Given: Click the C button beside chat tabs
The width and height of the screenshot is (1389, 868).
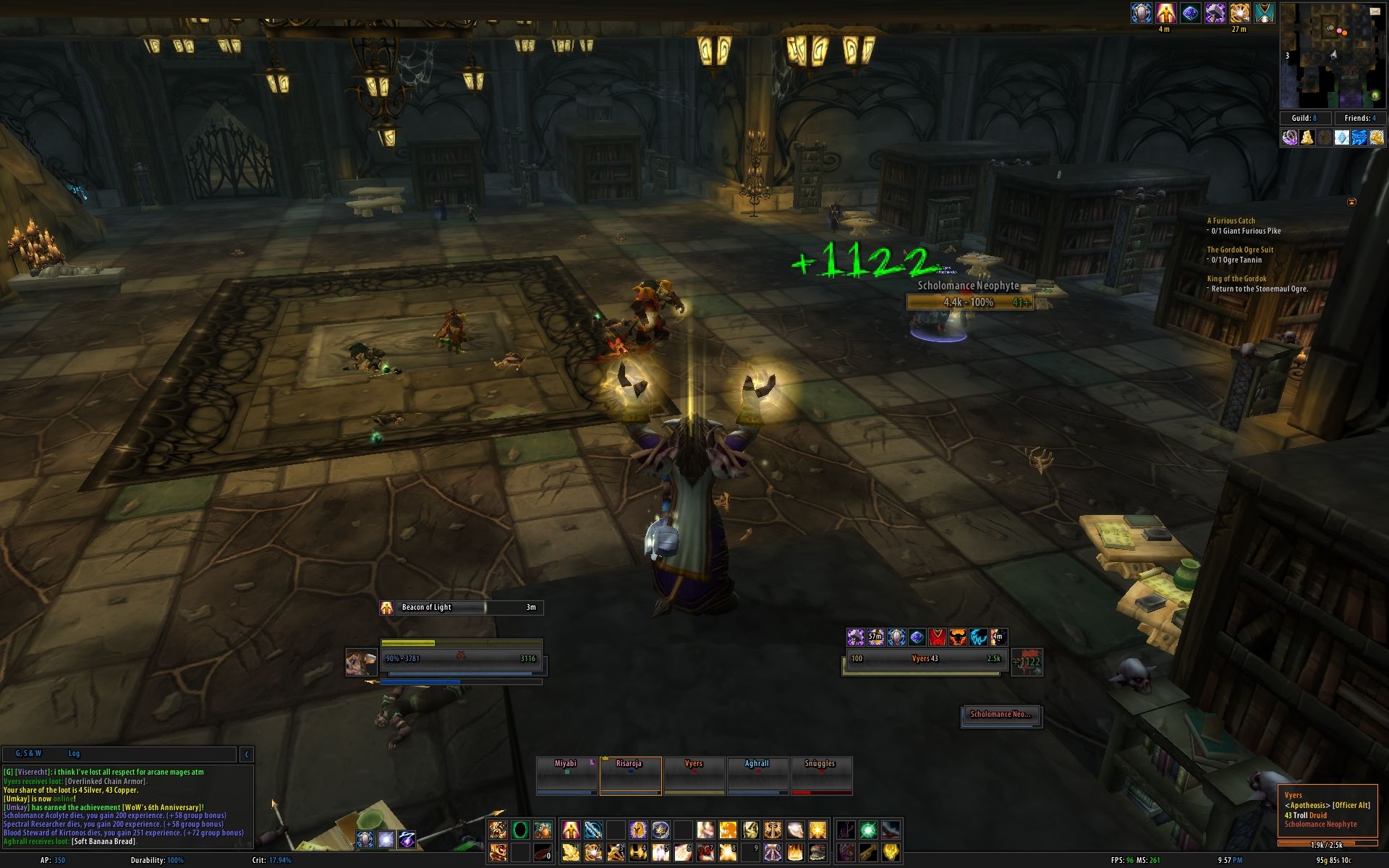Looking at the screenshot, I should (247, 754).
